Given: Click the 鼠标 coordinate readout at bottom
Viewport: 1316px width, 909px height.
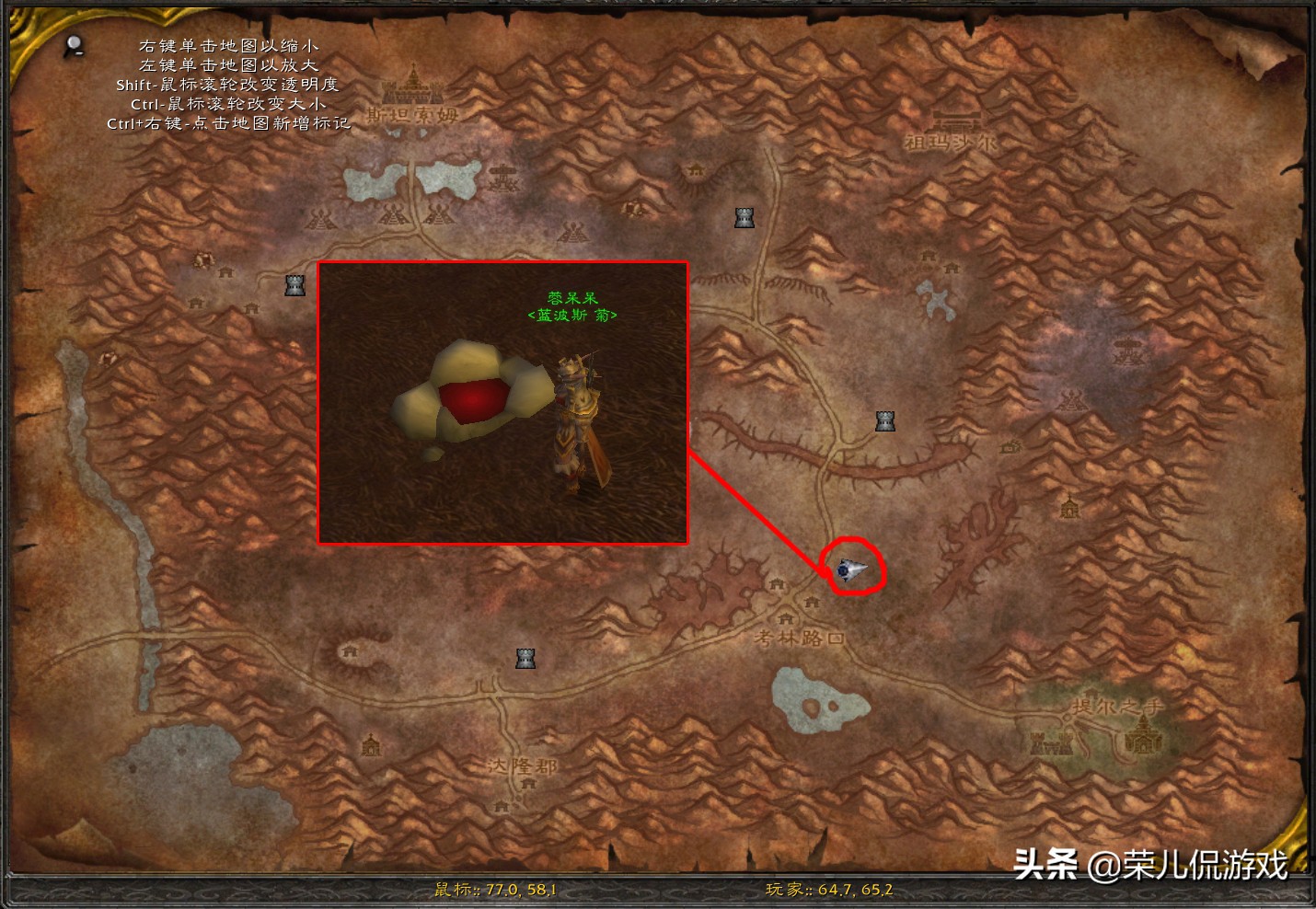Looking at the screenshot, I should point(497,891).
